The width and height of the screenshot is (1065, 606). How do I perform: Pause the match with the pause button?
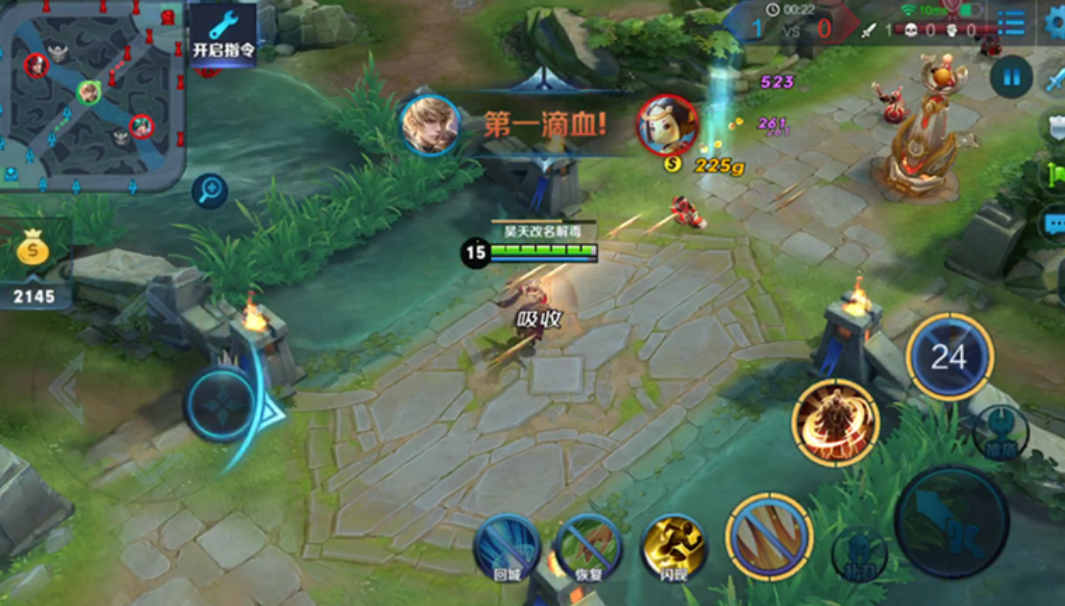tap(1011, 77)
